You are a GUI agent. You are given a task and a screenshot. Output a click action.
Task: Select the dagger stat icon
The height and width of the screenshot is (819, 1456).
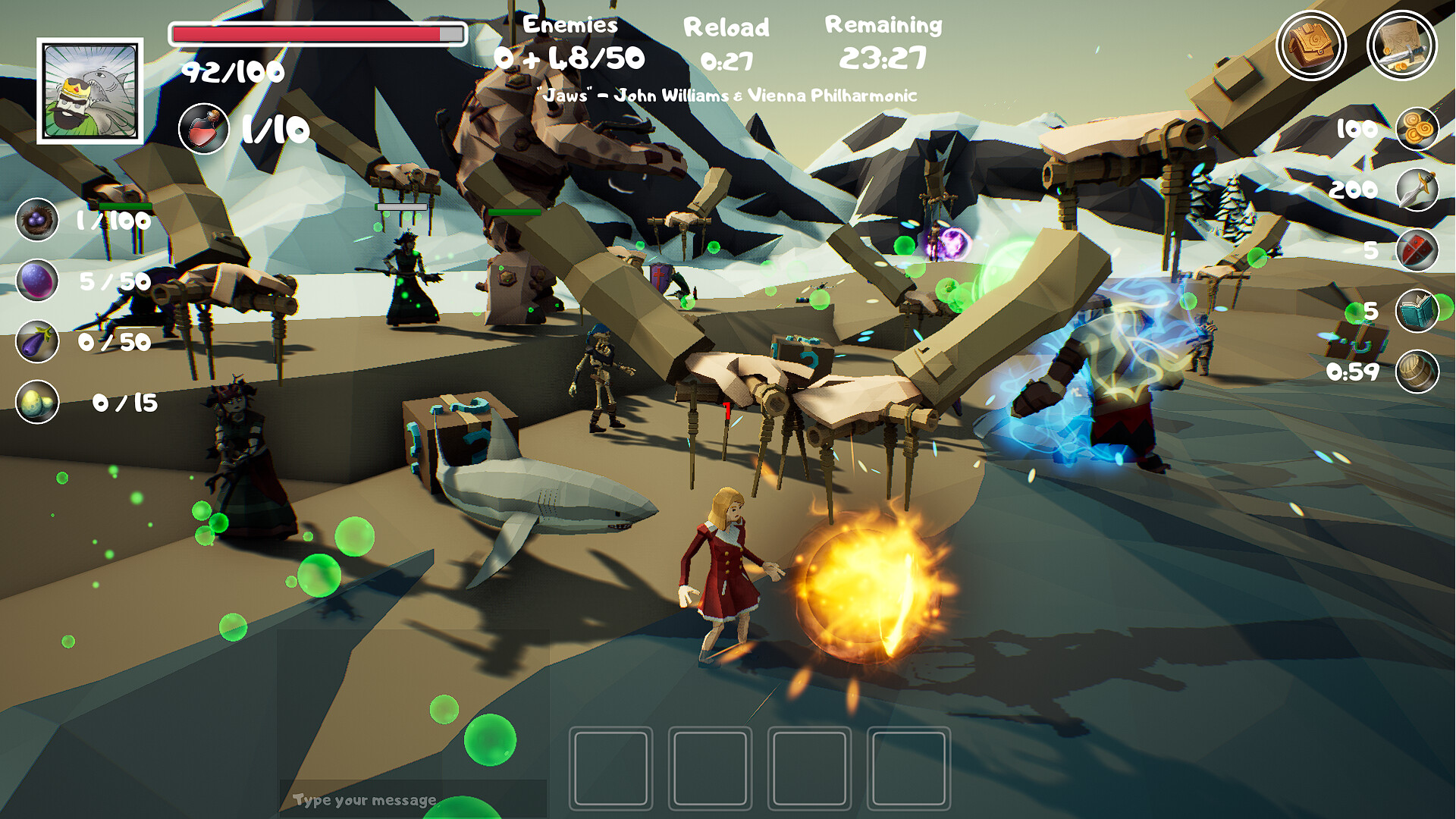1417,190
